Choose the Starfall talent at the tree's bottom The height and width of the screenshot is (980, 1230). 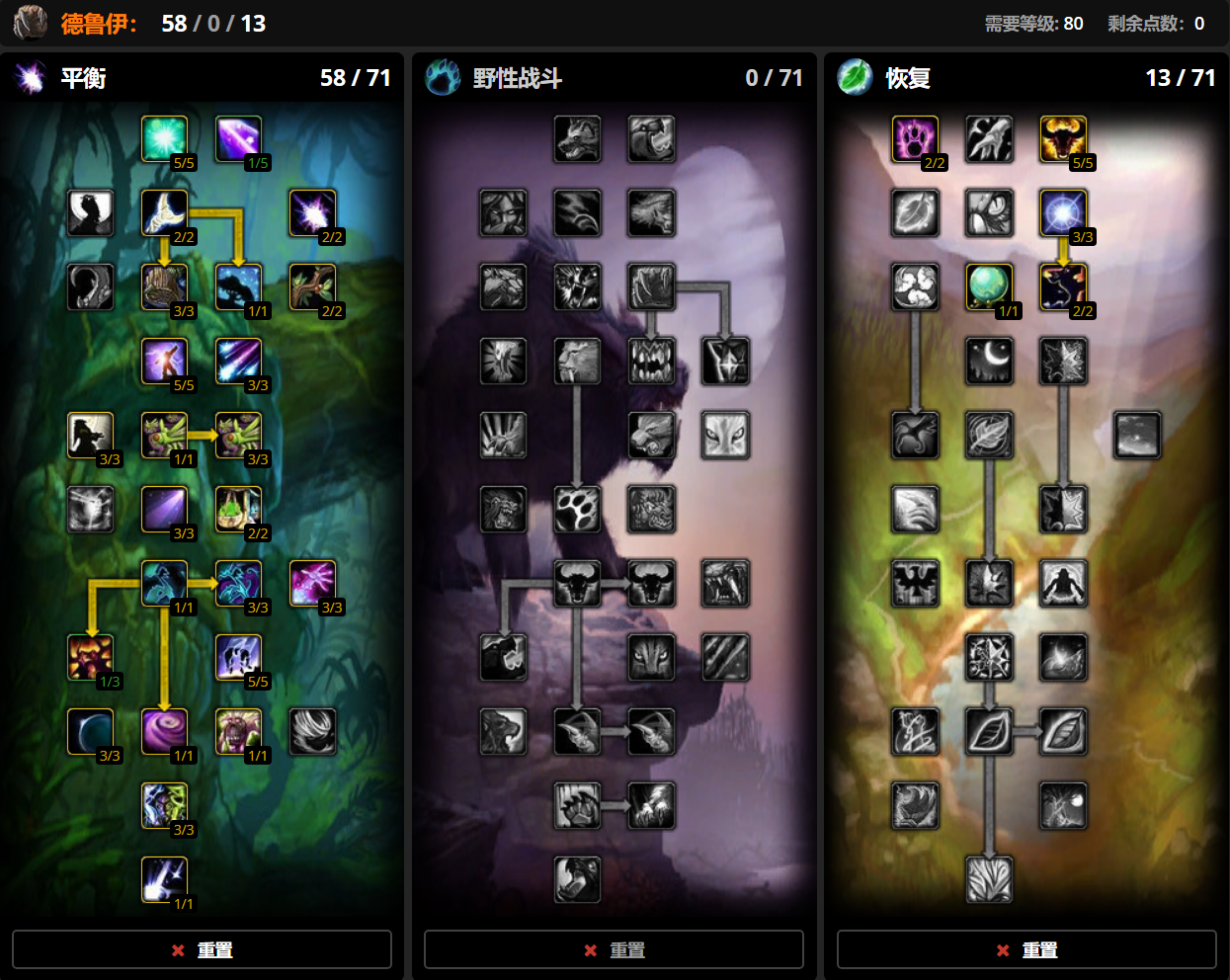pos(164,880)
